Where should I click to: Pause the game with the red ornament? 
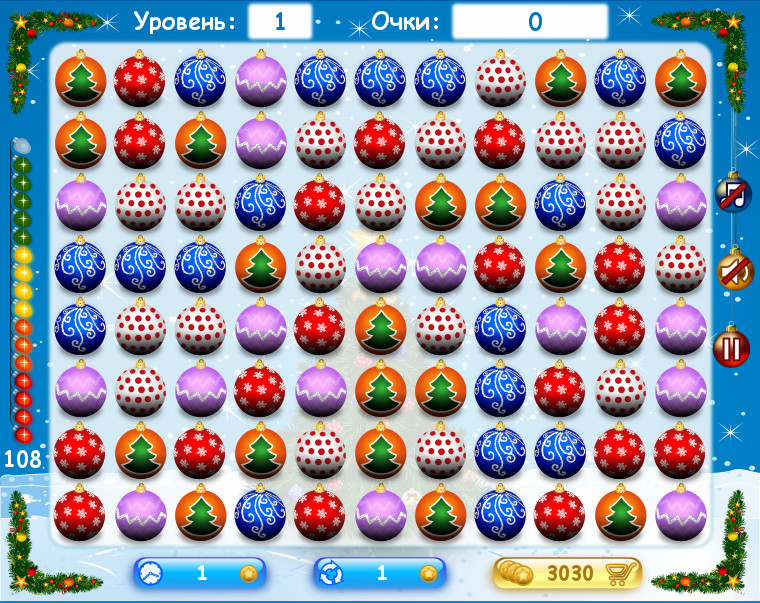(x=731, y=348)
